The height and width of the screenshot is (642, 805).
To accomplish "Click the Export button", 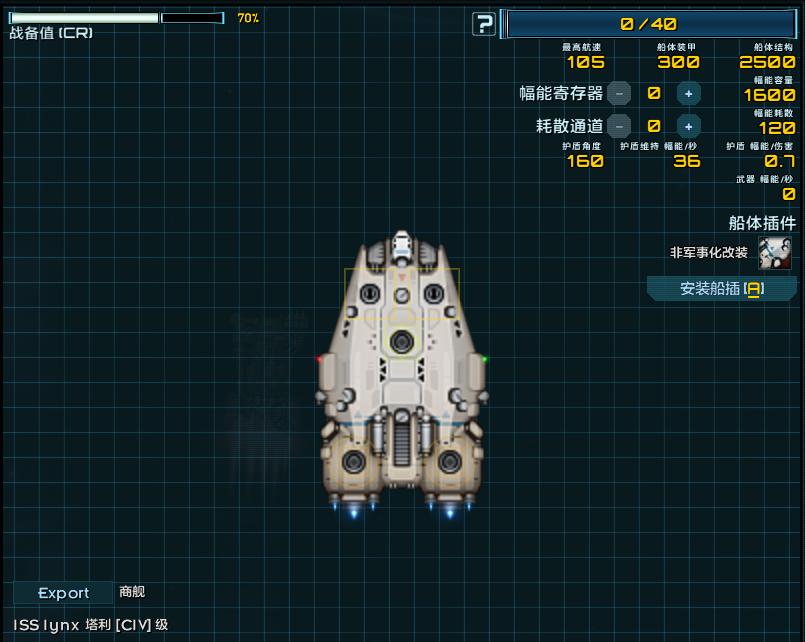I will point(63,593).
